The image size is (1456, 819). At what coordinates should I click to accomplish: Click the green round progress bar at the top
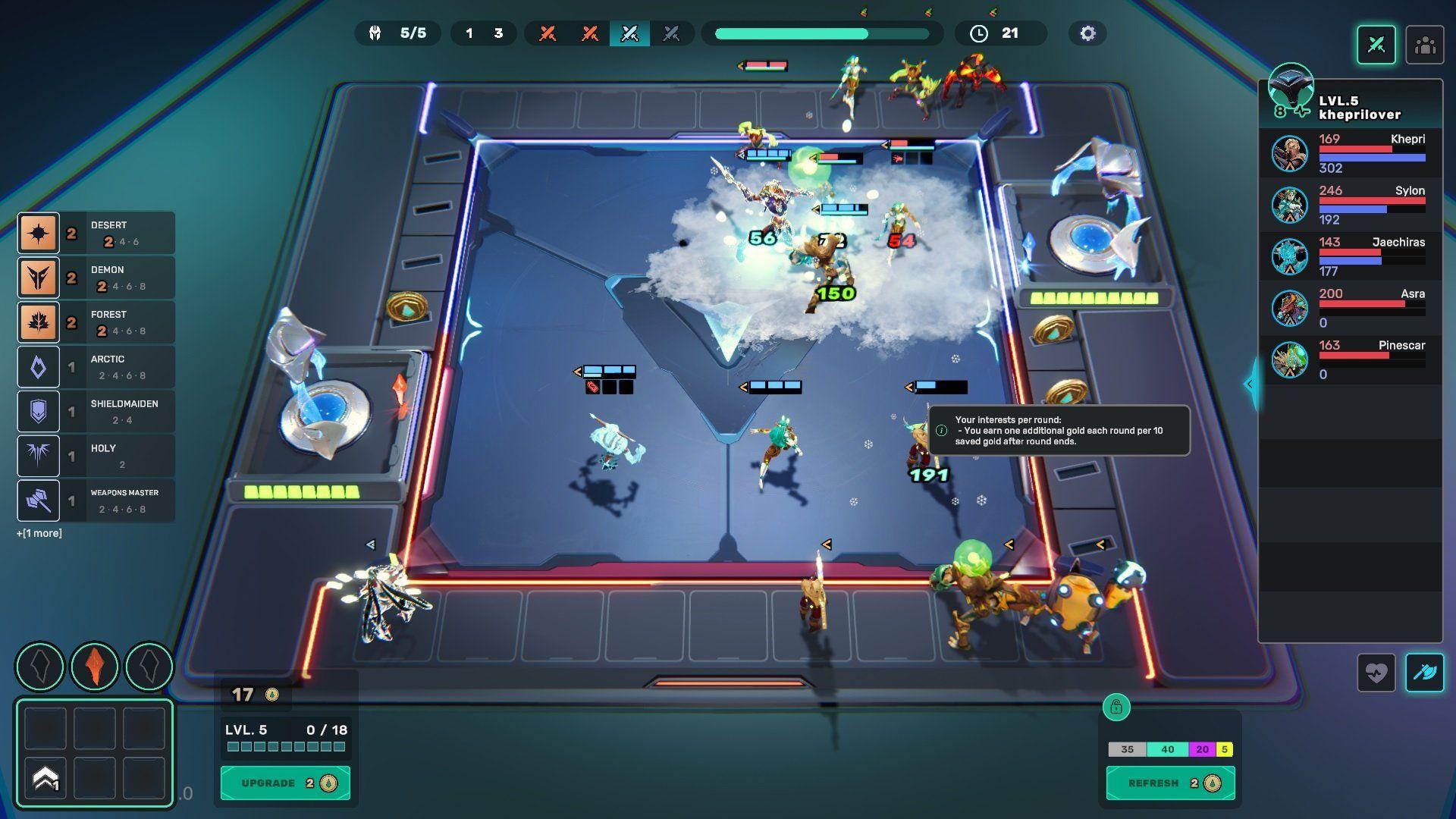click(x=821, y=33)
